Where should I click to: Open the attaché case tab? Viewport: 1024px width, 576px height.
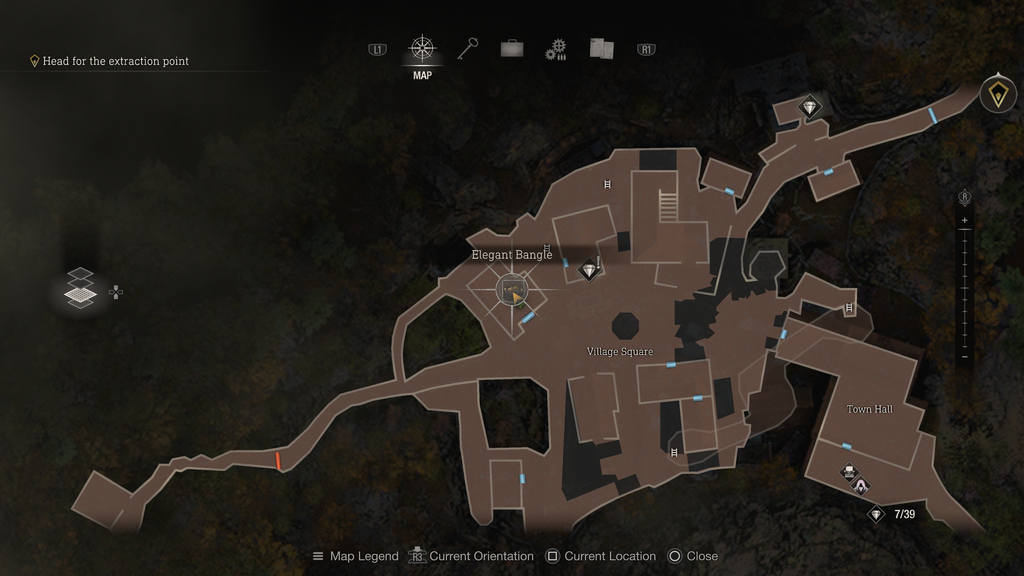pyautogui.click(x=512, y=48)
